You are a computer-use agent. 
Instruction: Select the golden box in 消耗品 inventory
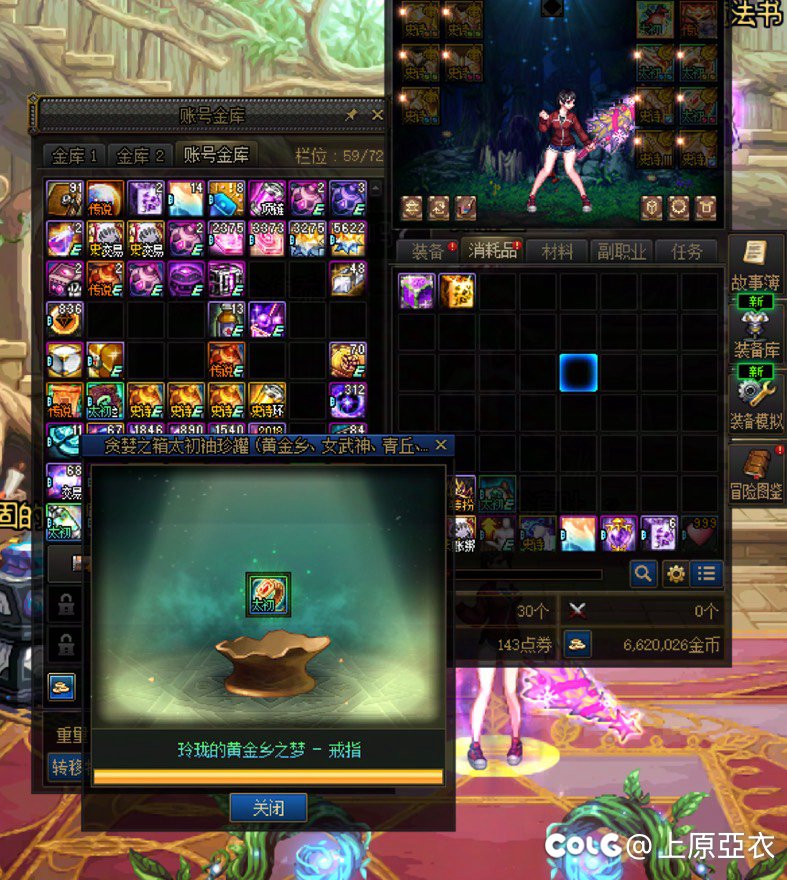(457, 290)
